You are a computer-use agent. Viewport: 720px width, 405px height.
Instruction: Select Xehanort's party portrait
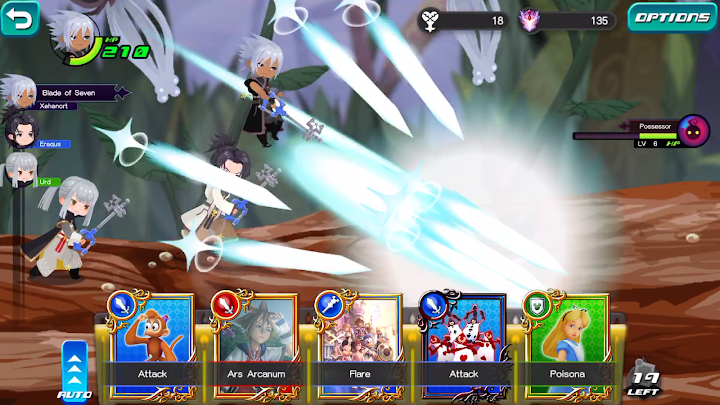[18, 91]
